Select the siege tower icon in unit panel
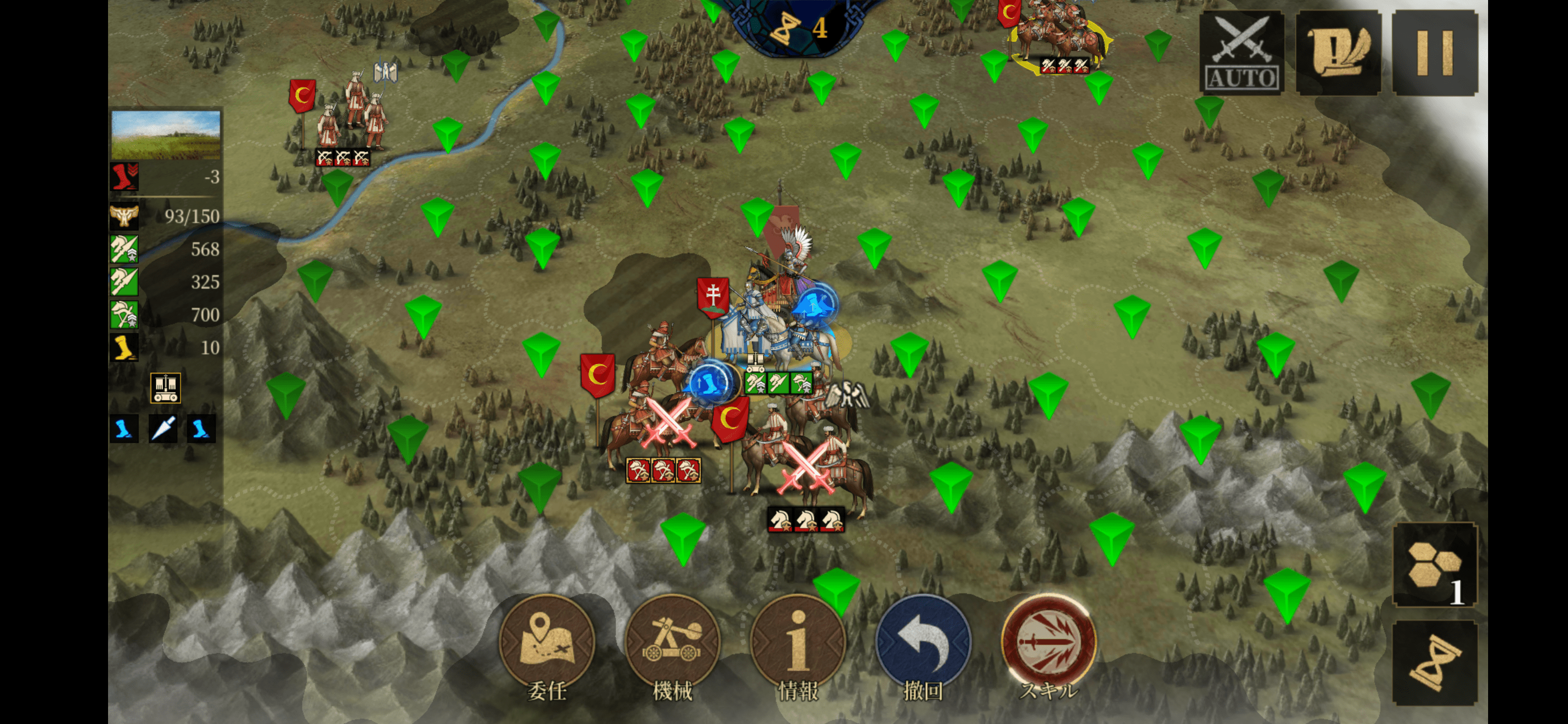The height and width of the screenshot is (724, 1568). tap(165, 388)
